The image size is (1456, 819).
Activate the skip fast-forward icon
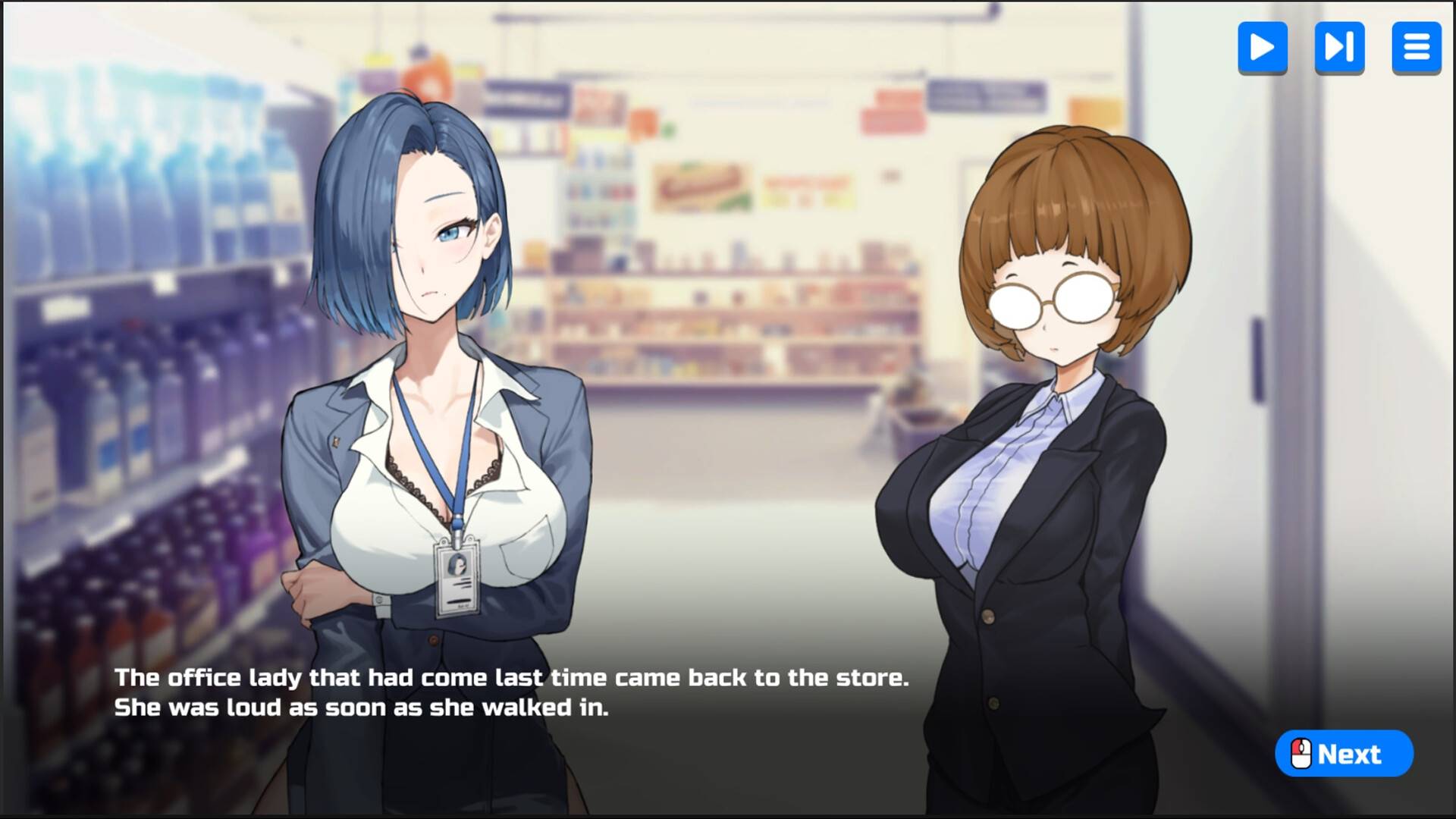click(x=1339, y=49)
